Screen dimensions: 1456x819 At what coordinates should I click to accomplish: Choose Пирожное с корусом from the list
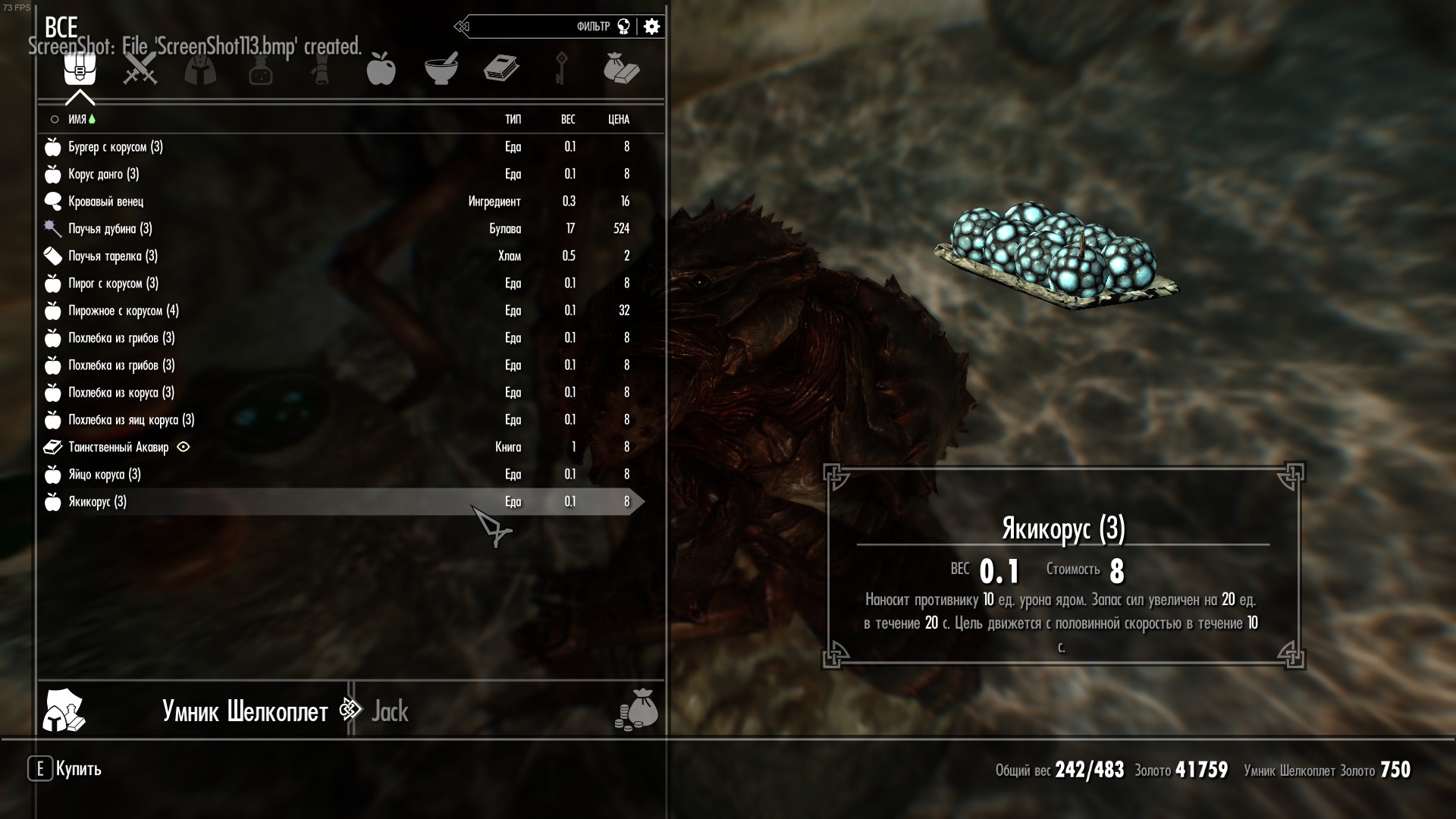coord(123,311)
